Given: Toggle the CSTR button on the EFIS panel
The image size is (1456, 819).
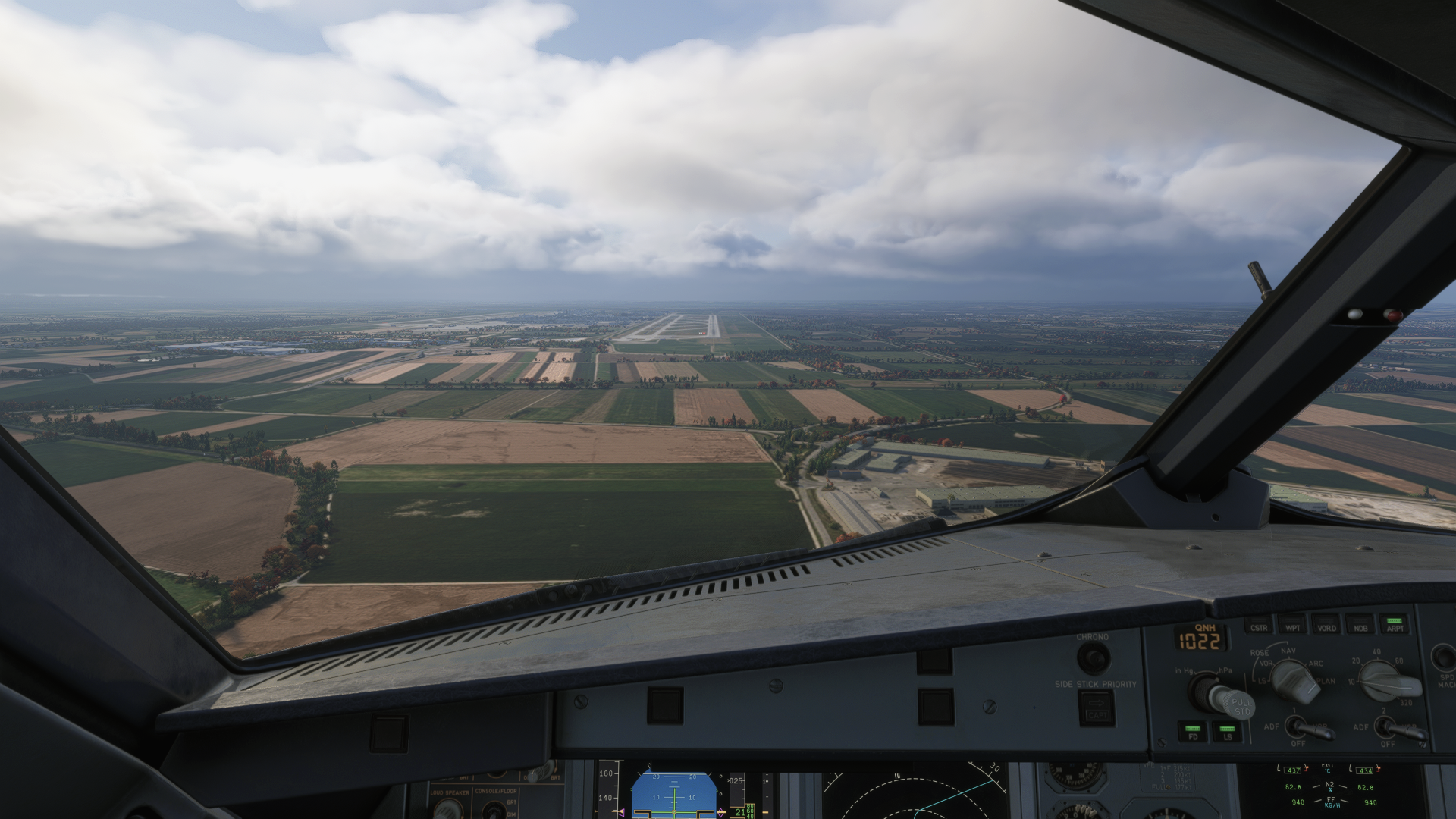Looking at the screenshot, I should click(1259, 626).
